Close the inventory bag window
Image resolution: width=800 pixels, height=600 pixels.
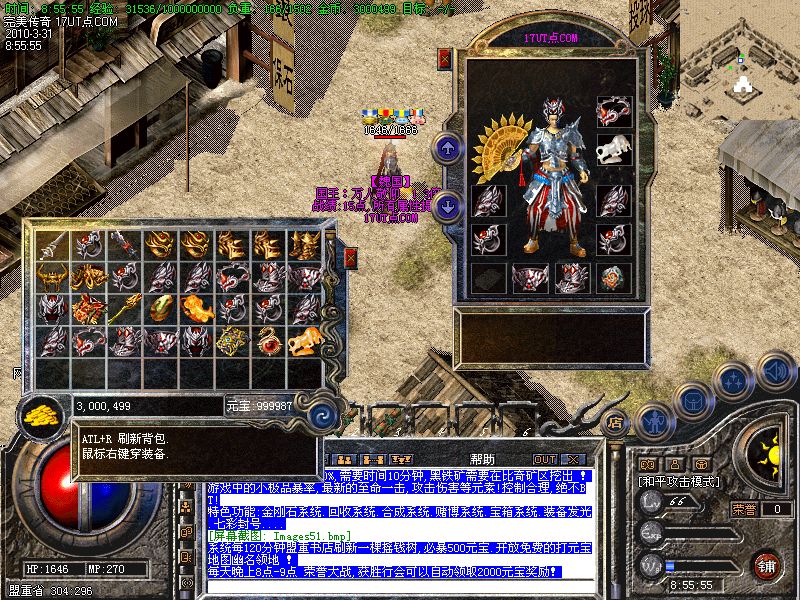pos(350,259)
